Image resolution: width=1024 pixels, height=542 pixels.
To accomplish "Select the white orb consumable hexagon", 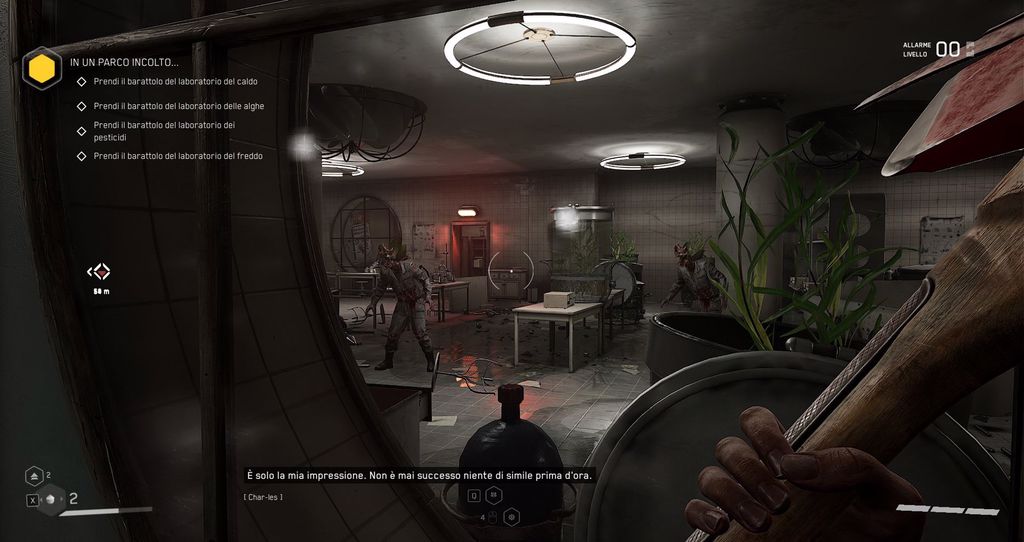I will tap(51, 499).
